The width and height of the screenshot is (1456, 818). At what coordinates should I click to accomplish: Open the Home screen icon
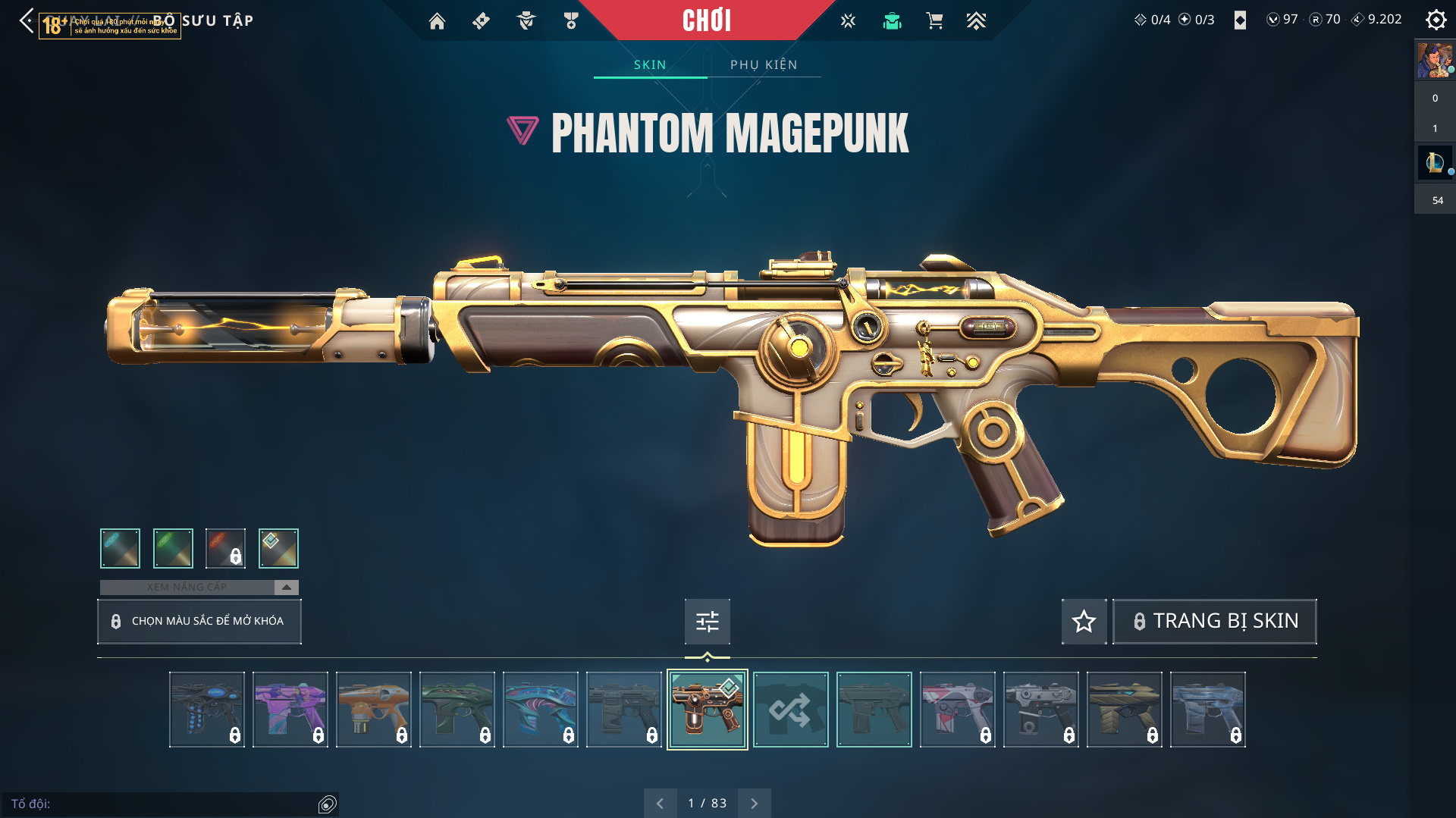(x=437, y=21)
